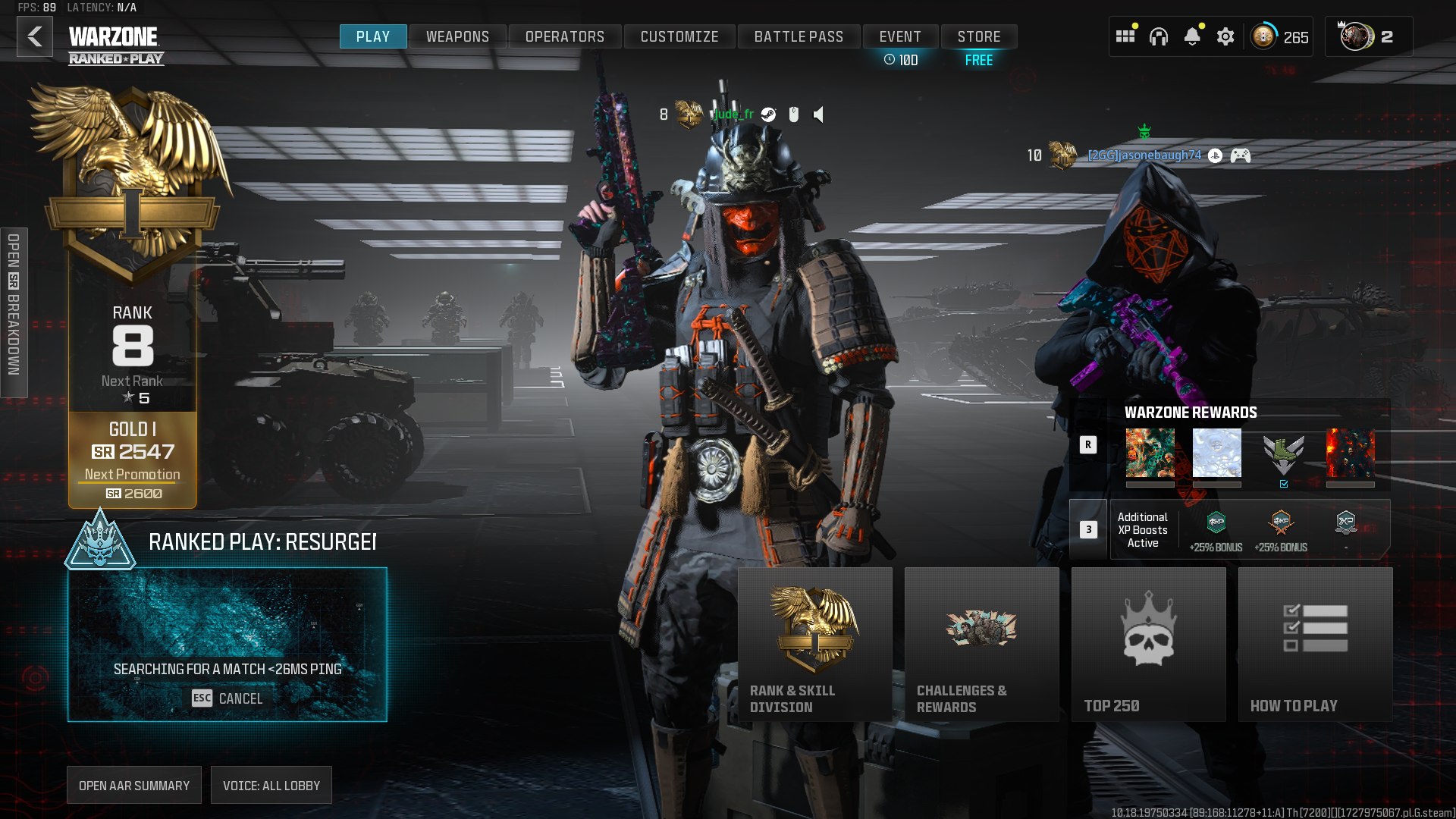The image size is (1456, 819).
Task: Change the Voice: All Lobby setting
Action: click(271, 786)
